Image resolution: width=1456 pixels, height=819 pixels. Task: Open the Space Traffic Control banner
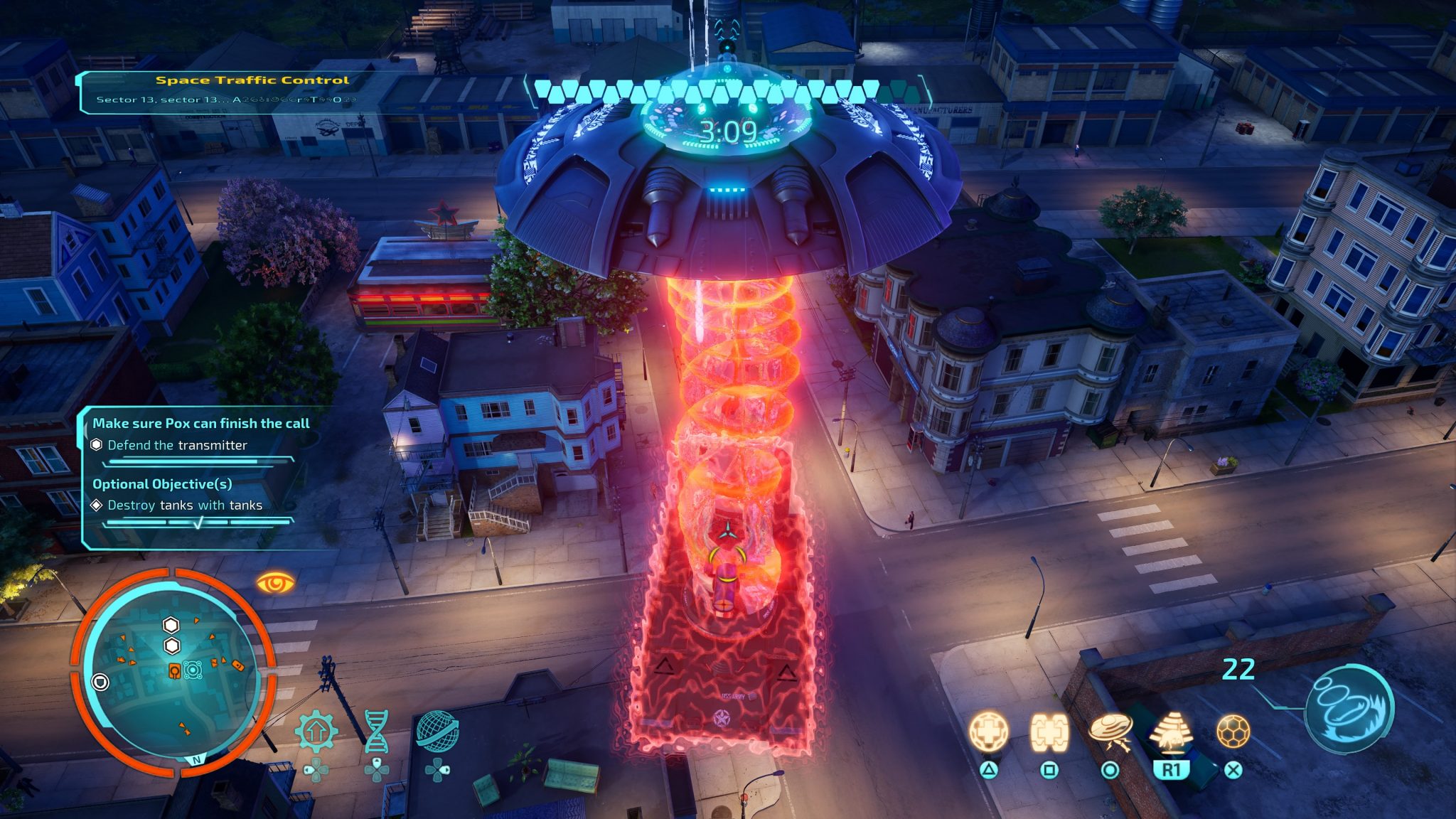(x=252, y=80)
